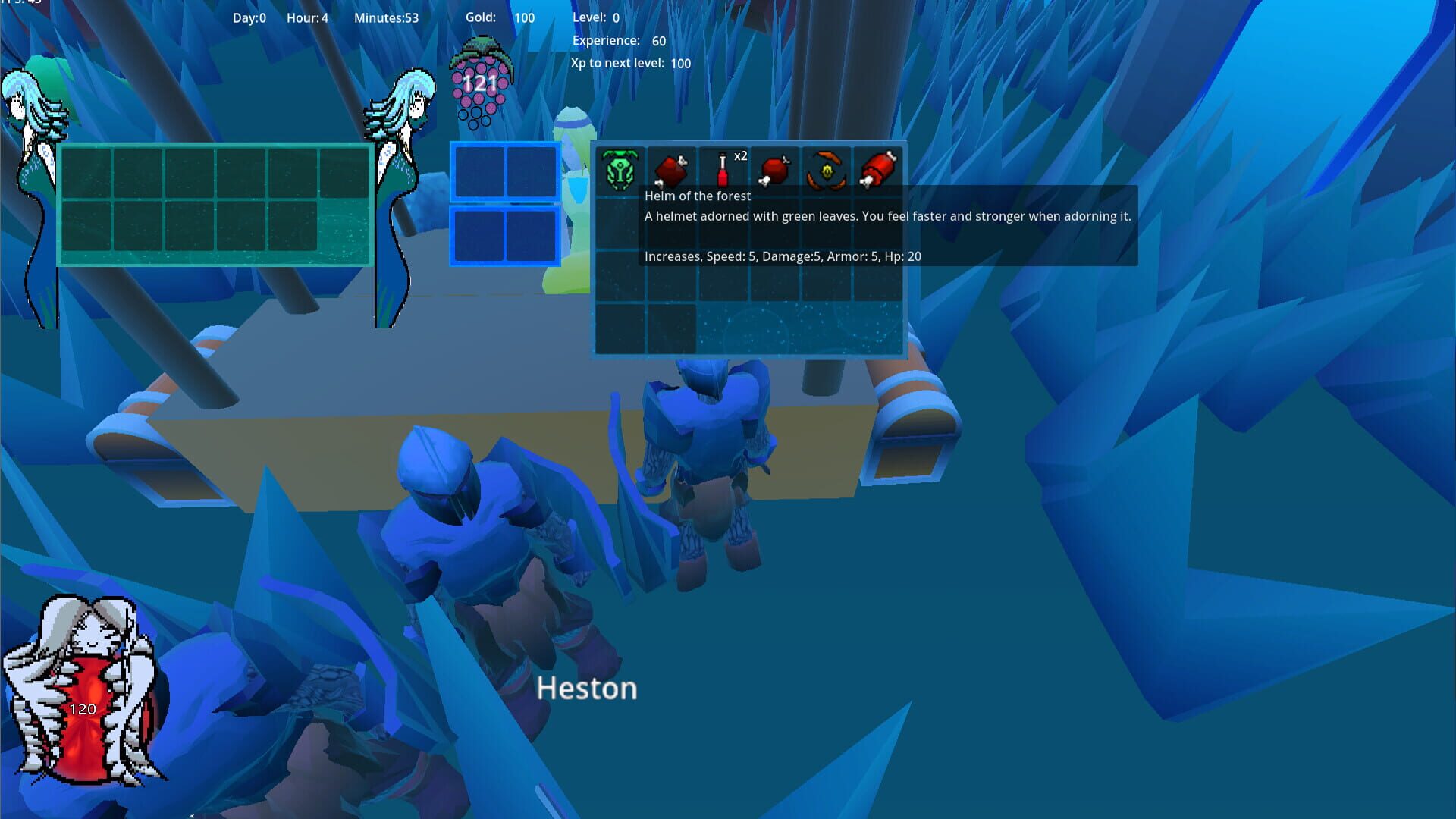The image size is (1456, 819).
Task: Select the Helm of the forest icon
Action: (x=622, y=168)
